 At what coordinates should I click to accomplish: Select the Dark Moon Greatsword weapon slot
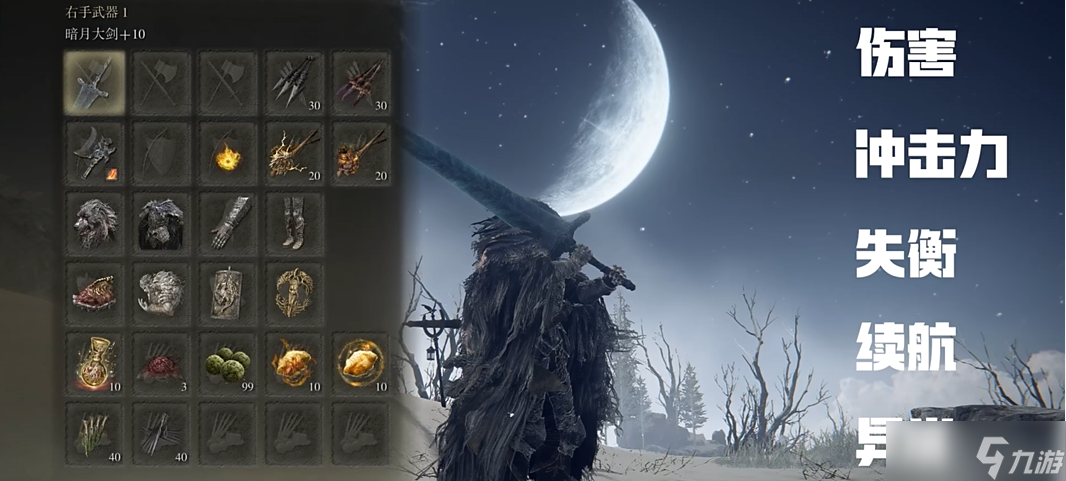coord(94,82)
